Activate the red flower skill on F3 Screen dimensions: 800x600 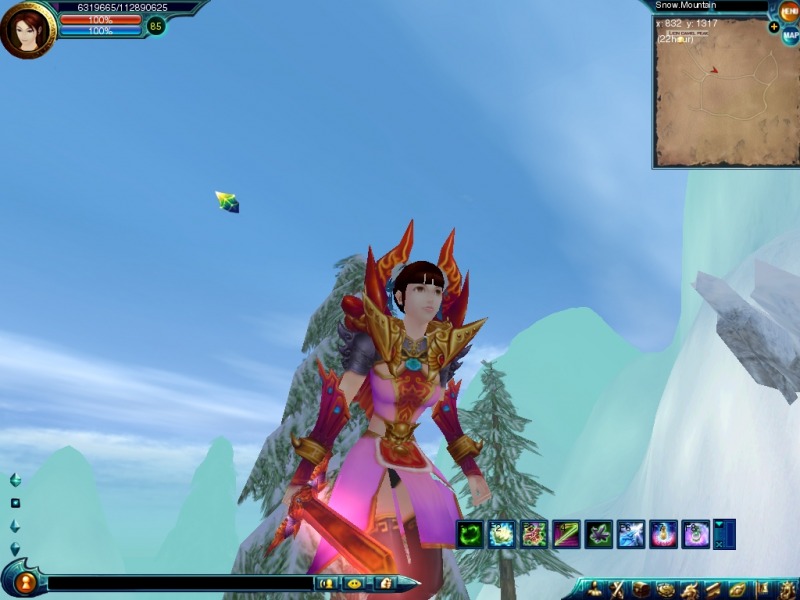pyautogui.click(x=534, y=534)
